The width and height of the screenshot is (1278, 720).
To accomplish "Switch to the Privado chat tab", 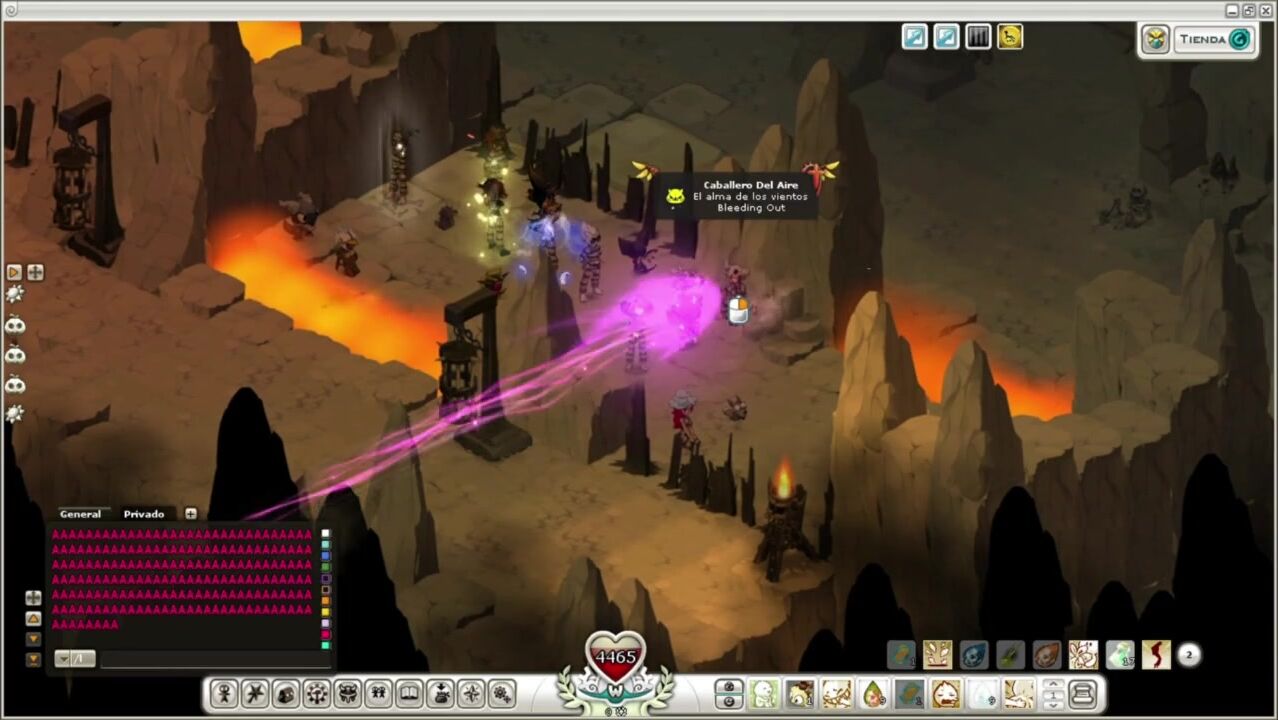I will (x=144, y=514).
